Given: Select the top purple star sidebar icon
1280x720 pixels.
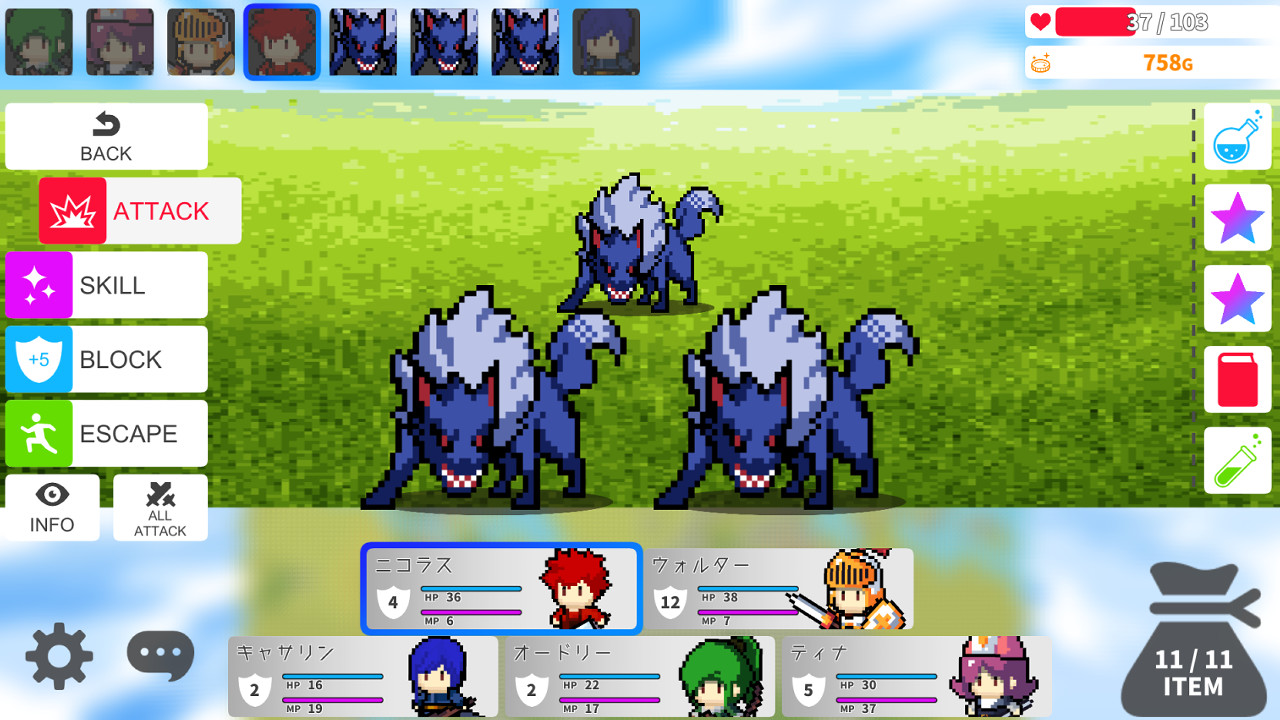Looking at the screenshot, I should [1237, 218].
